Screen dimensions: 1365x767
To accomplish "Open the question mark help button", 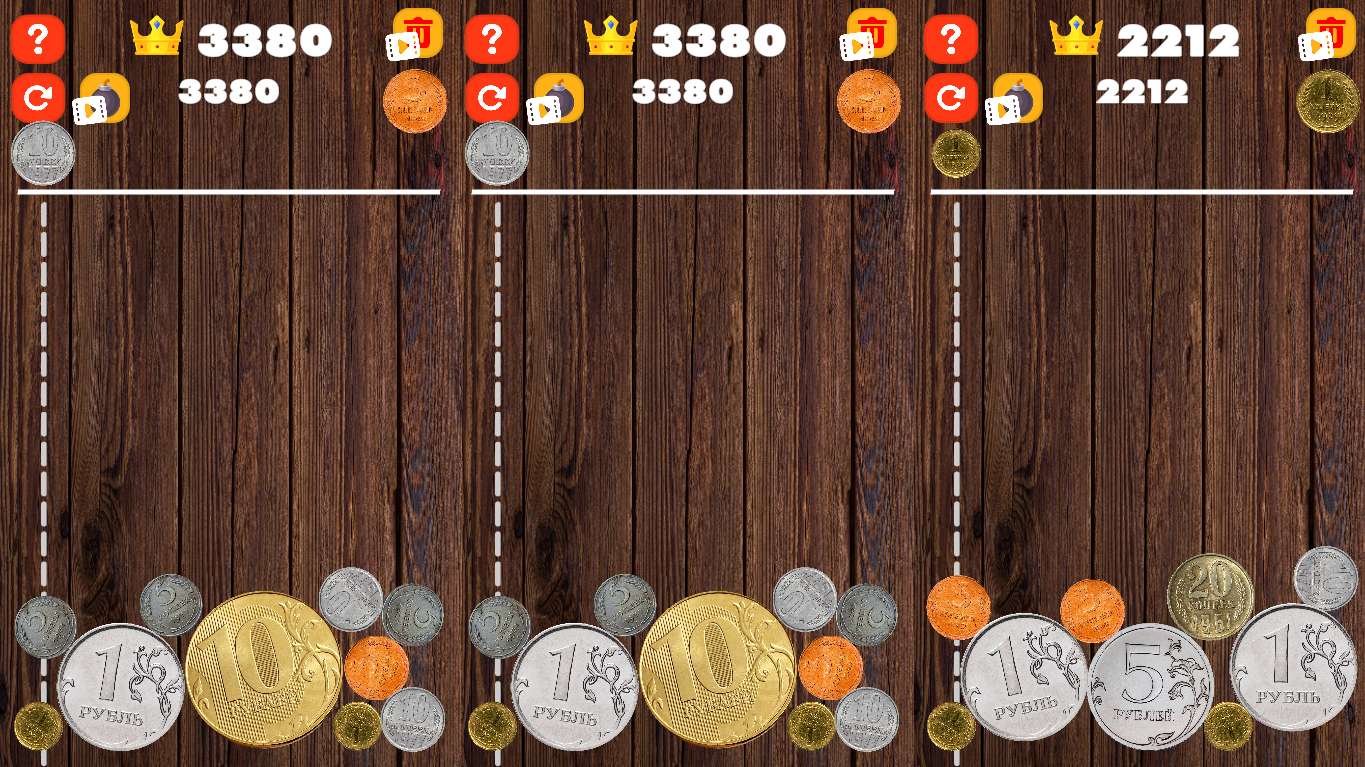I will pyautogui.click(x=38, y=40).
